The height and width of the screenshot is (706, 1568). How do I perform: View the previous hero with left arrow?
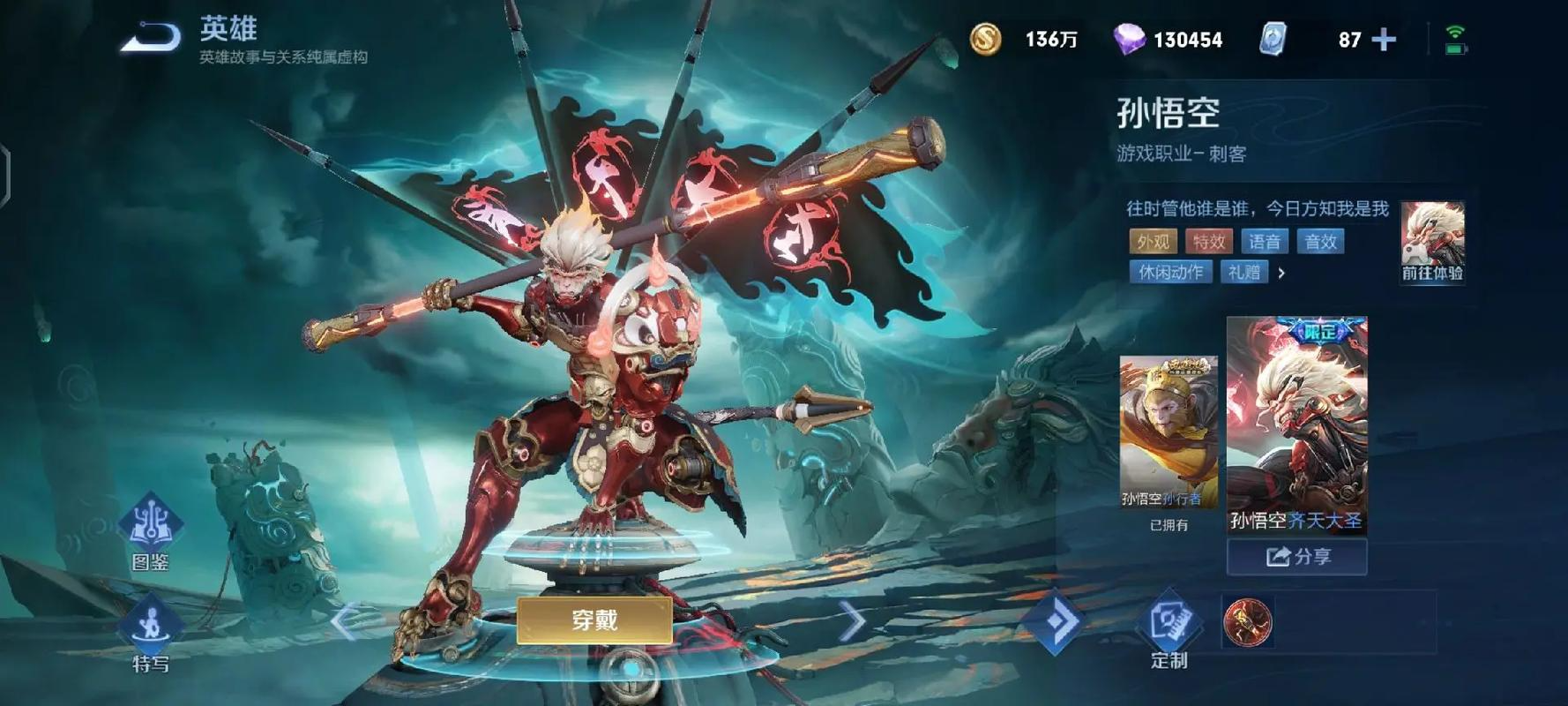(x=344, y=621)
